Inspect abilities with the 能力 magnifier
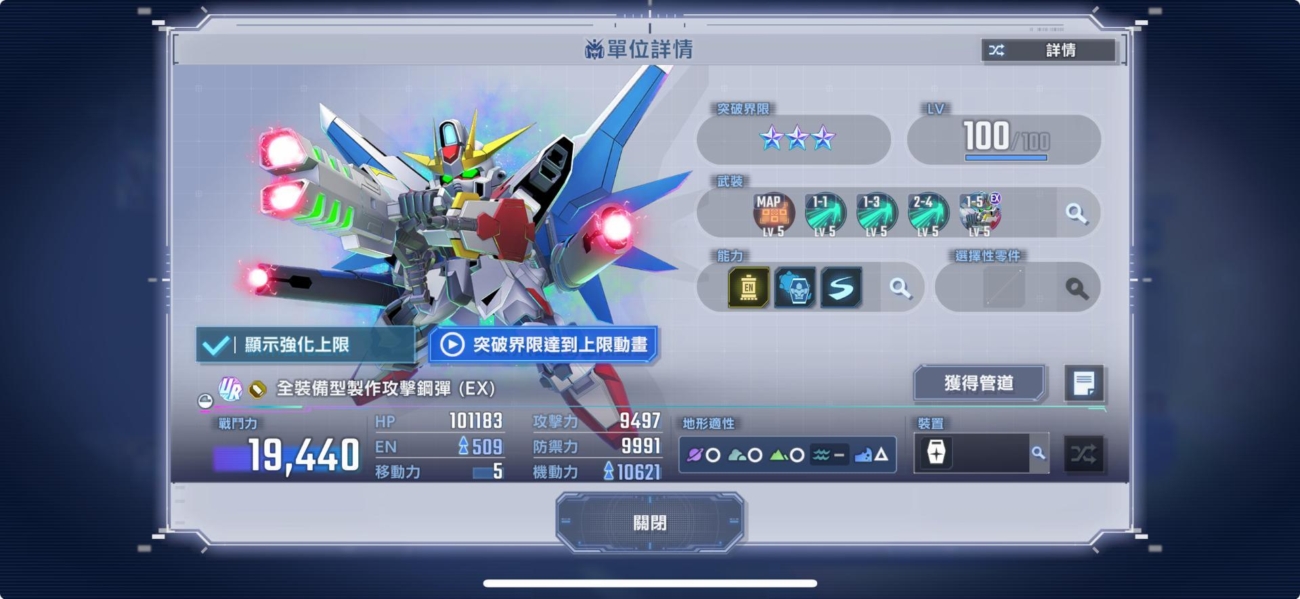The image size is (1300, 599). pyautogui.click(x=901, y=288)
